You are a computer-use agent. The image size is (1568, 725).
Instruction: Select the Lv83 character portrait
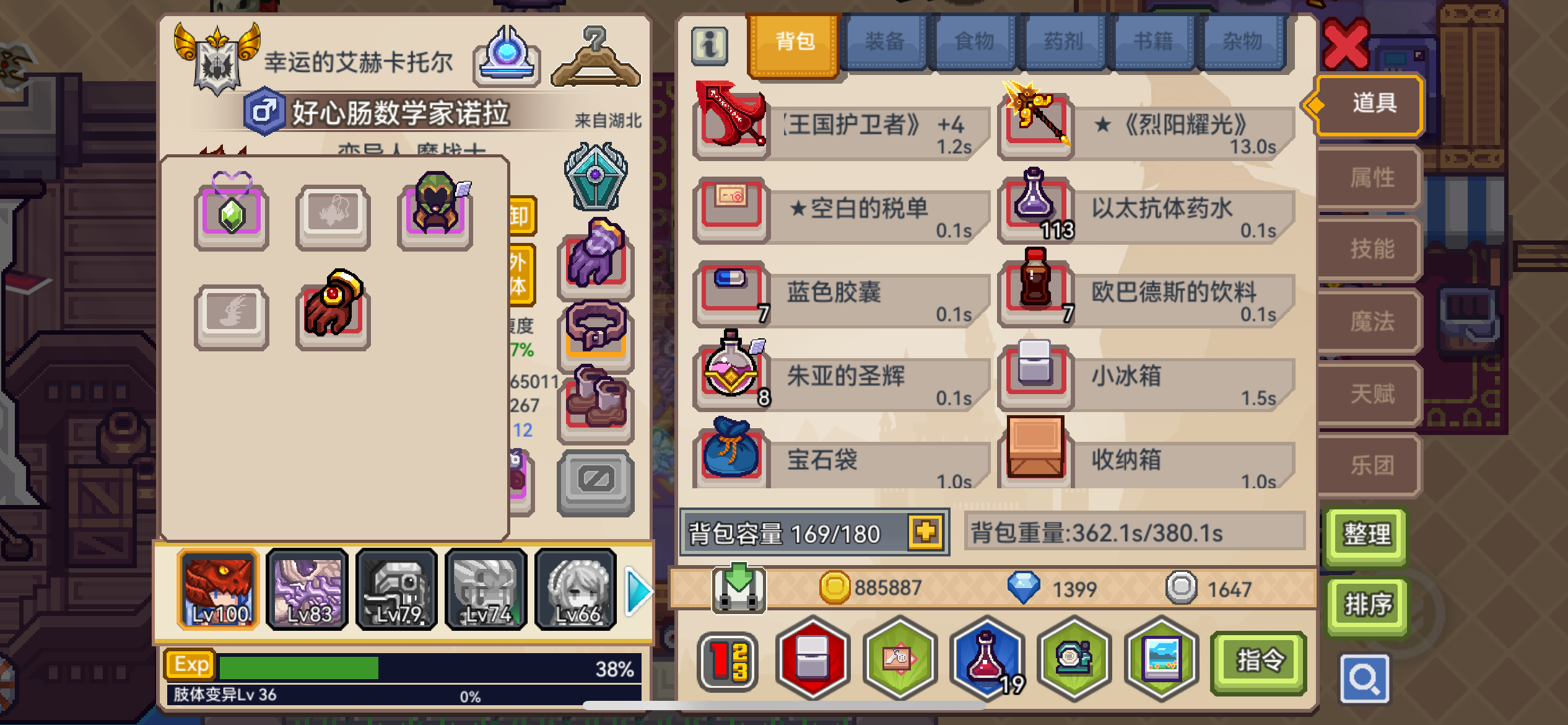[307, 589]
